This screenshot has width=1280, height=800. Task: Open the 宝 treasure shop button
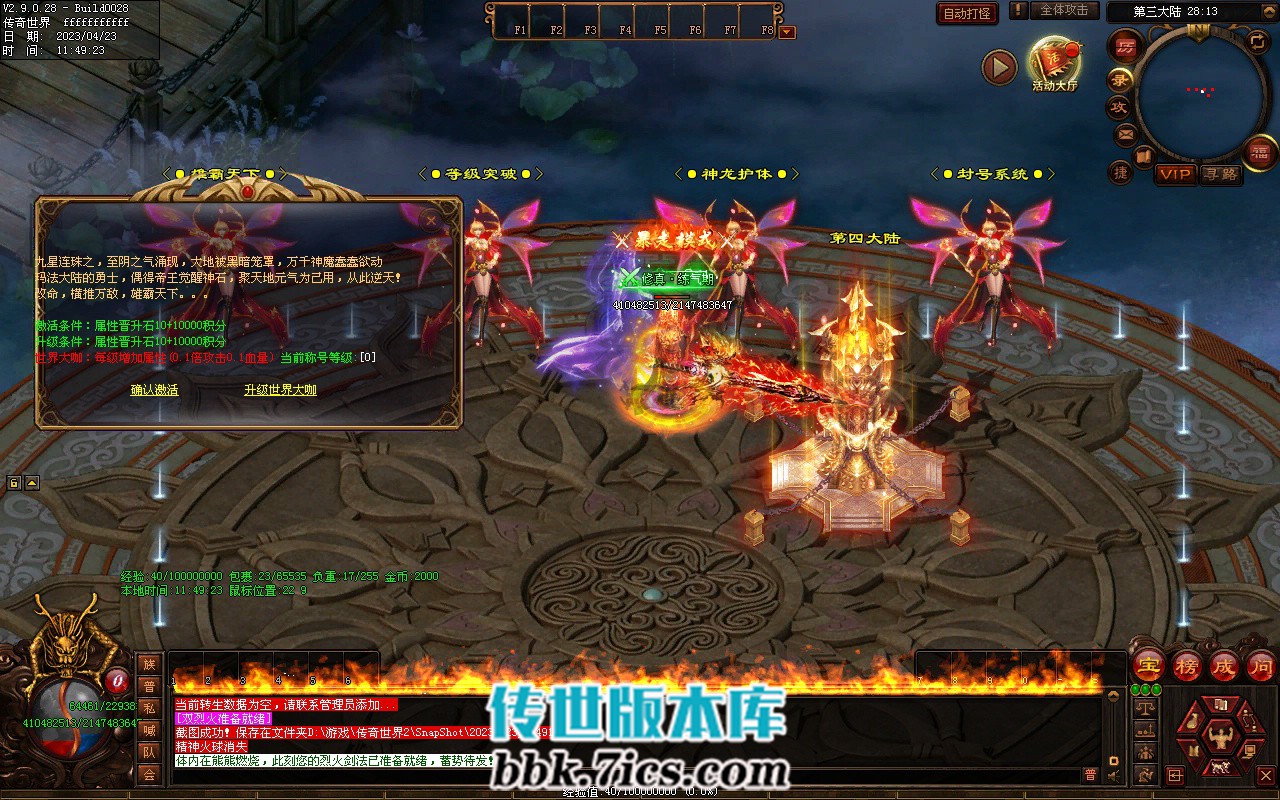click(x=1148, y=665)
